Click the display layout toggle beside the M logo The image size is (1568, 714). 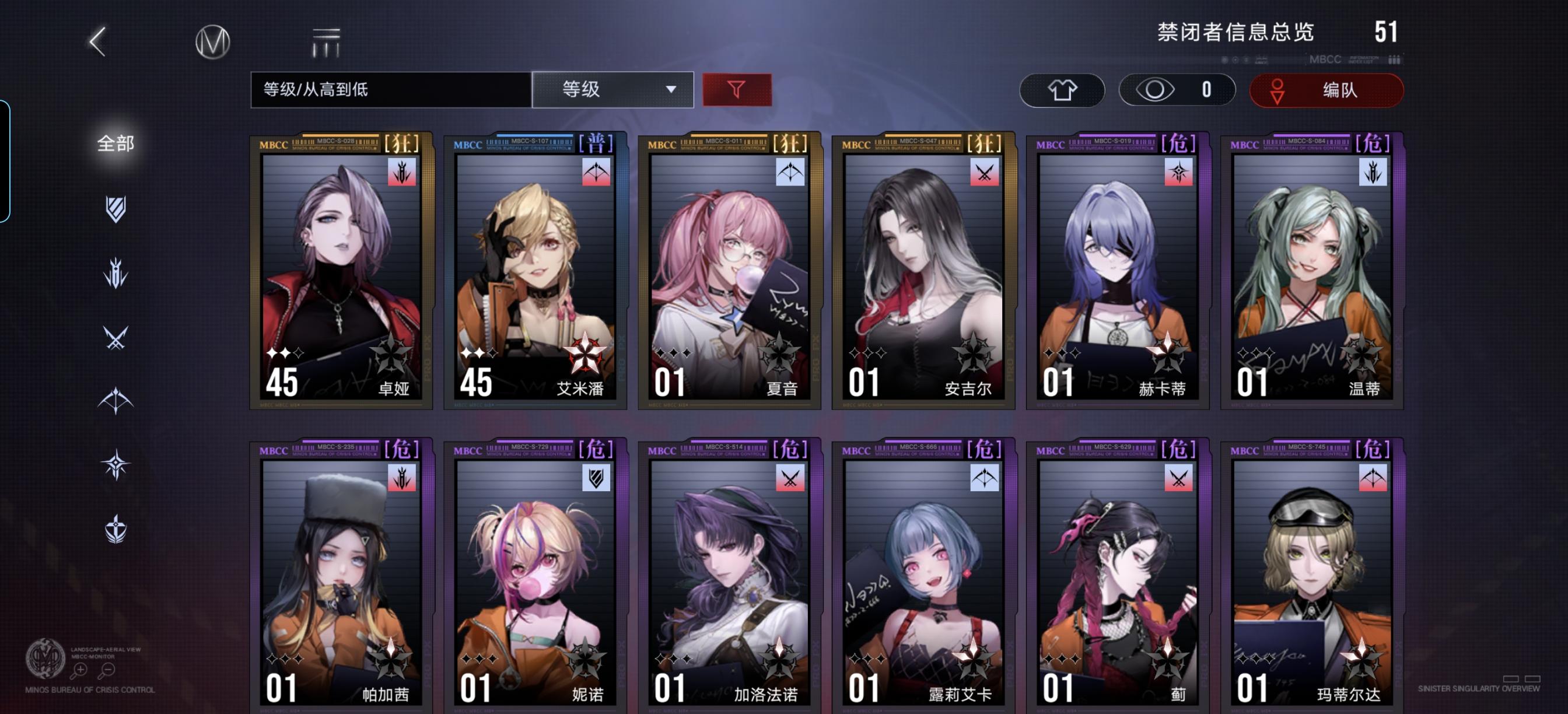[x=324, y=41]
